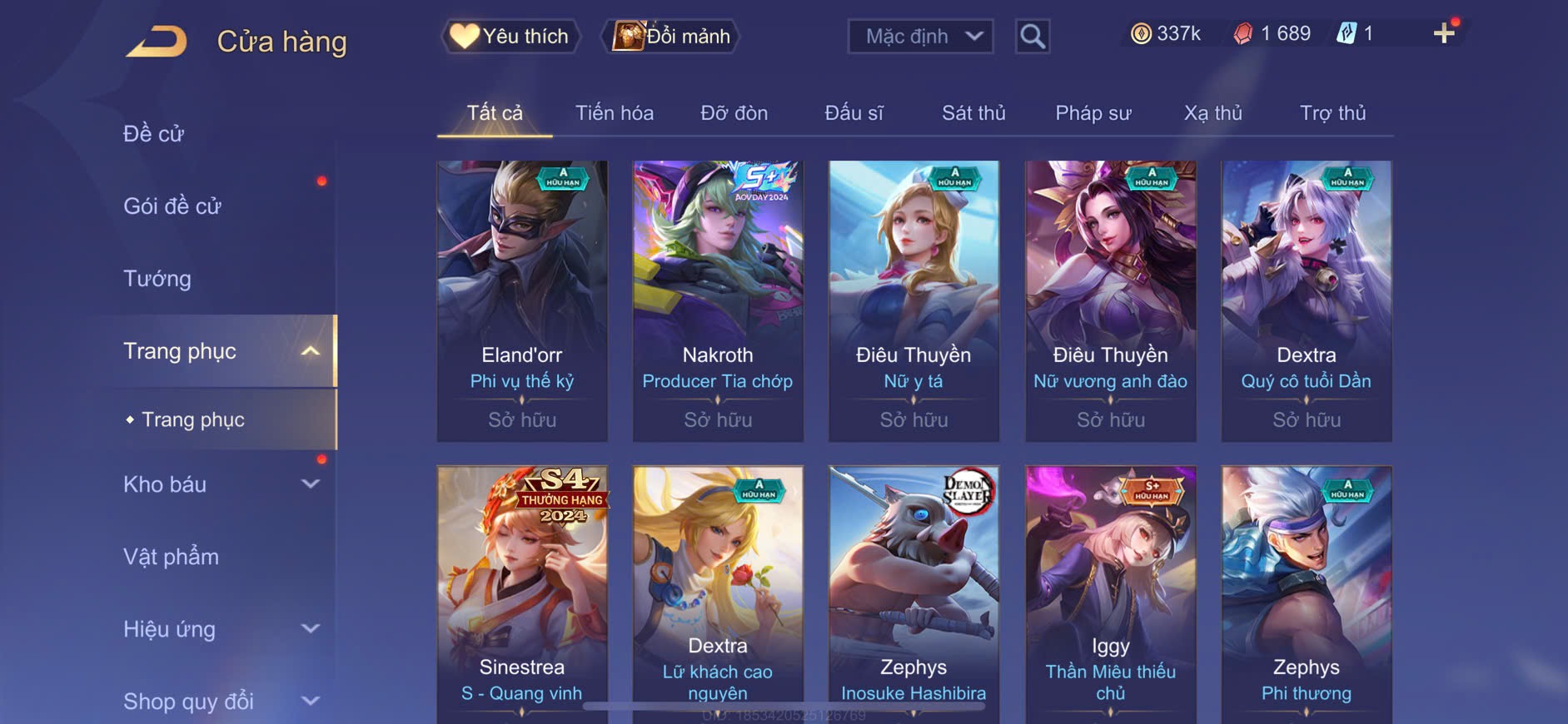The image size is (1568, 724).
Task: Open the Đổi mảnh shard exchange
Action: (x=671, y=37)
